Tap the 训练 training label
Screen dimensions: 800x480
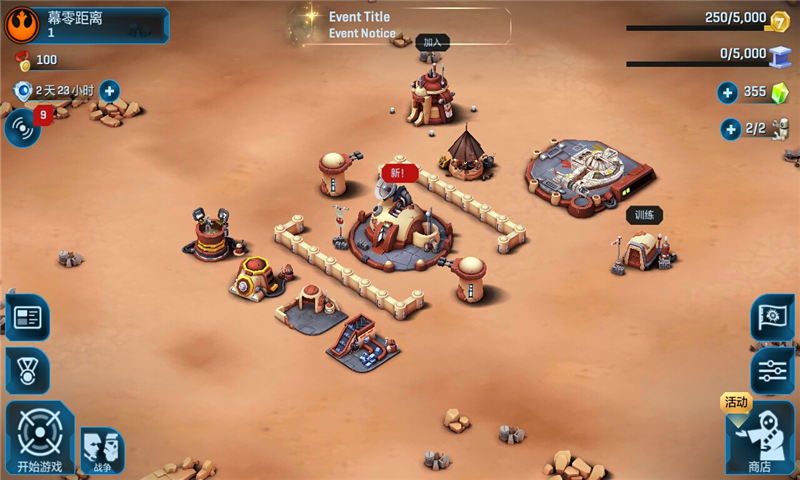point(644,215)
